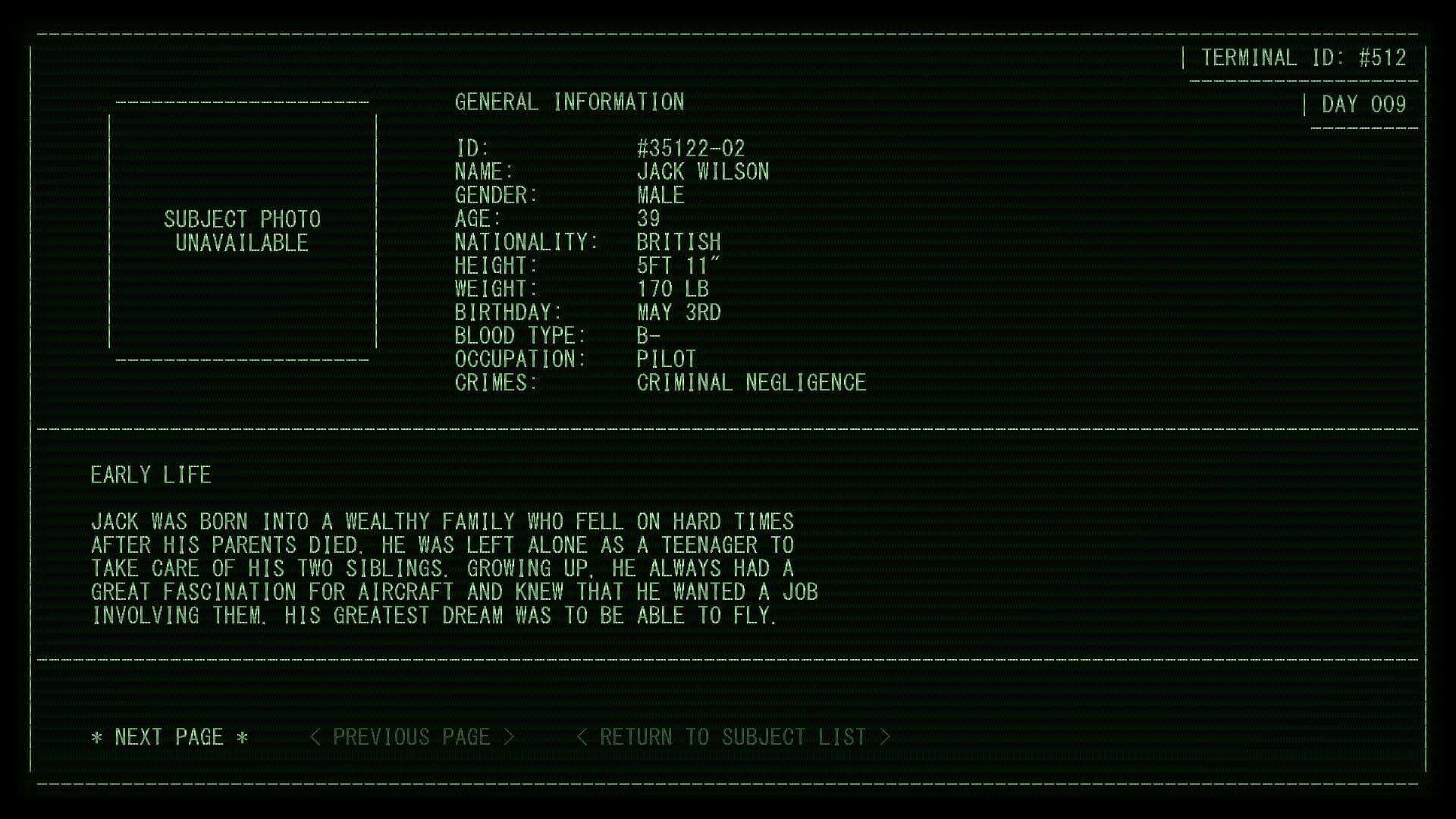This screenshot has height=819, width=1456.
Task: Click the AGE field showing 39
Action: (649, 219)
